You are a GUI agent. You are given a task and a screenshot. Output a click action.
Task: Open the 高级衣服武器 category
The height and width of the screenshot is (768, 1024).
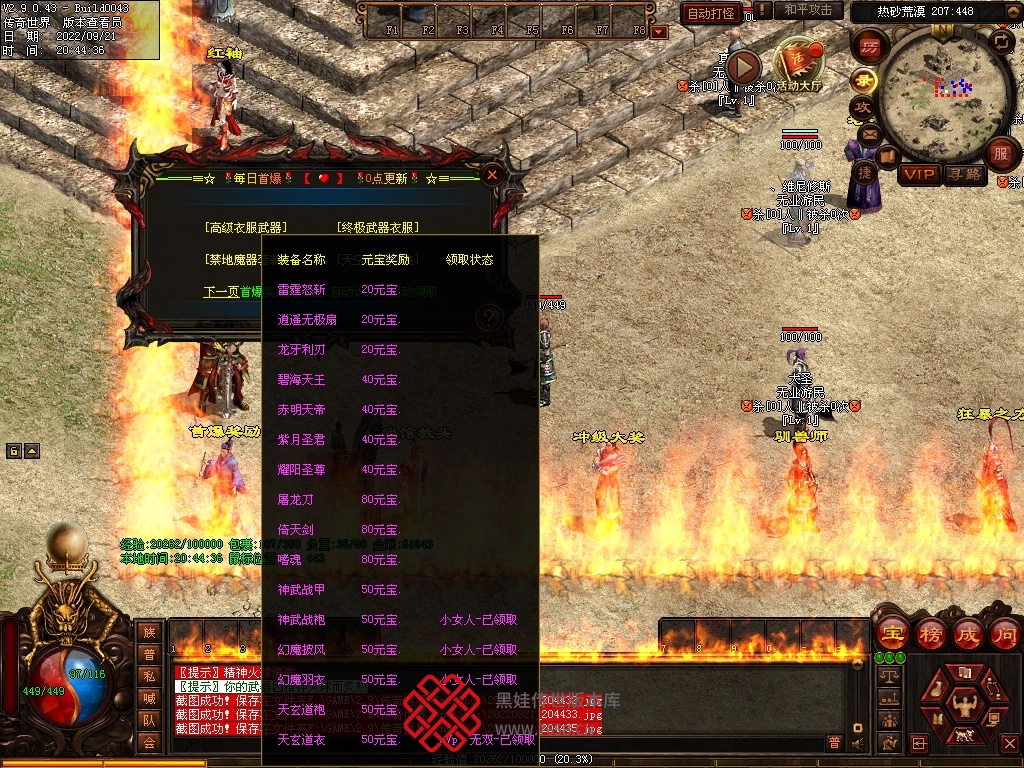(x=245, y=228)
